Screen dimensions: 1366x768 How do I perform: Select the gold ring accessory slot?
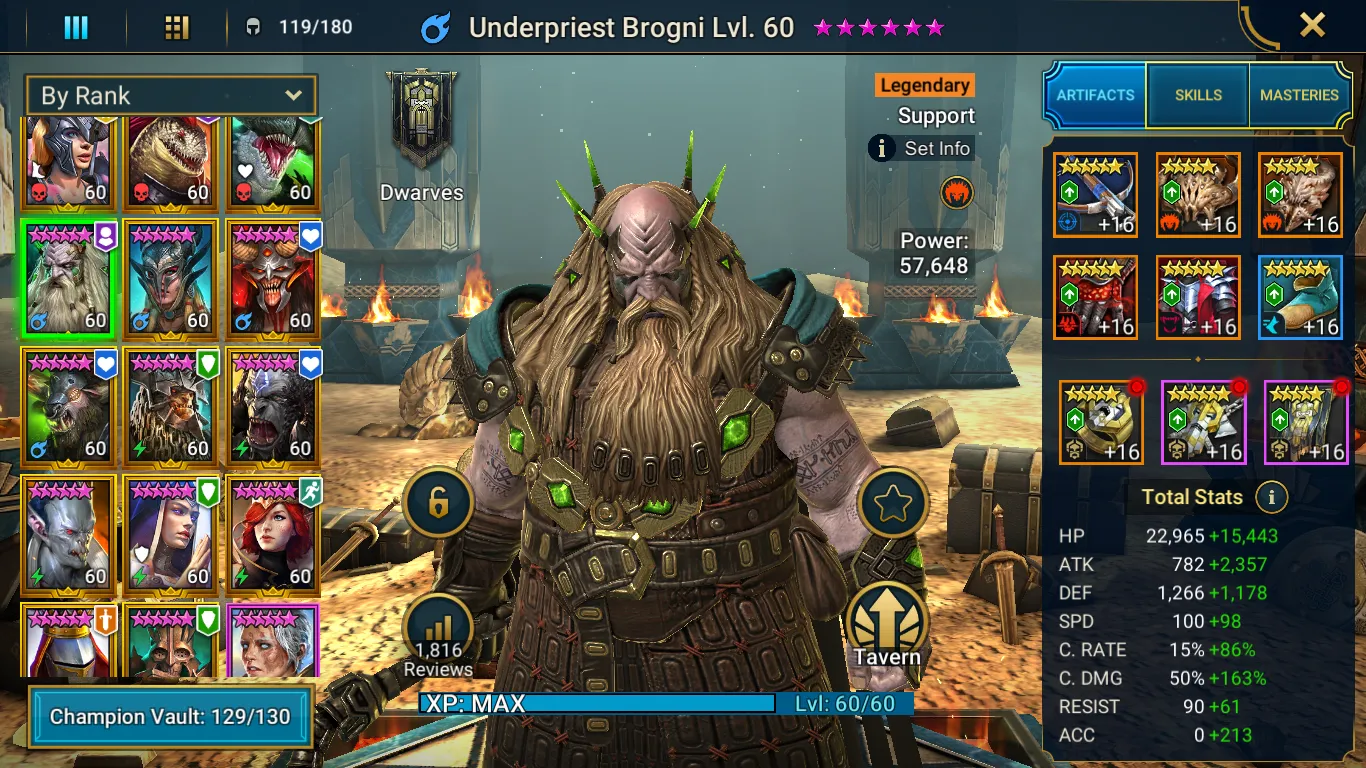click(1101, 423)
